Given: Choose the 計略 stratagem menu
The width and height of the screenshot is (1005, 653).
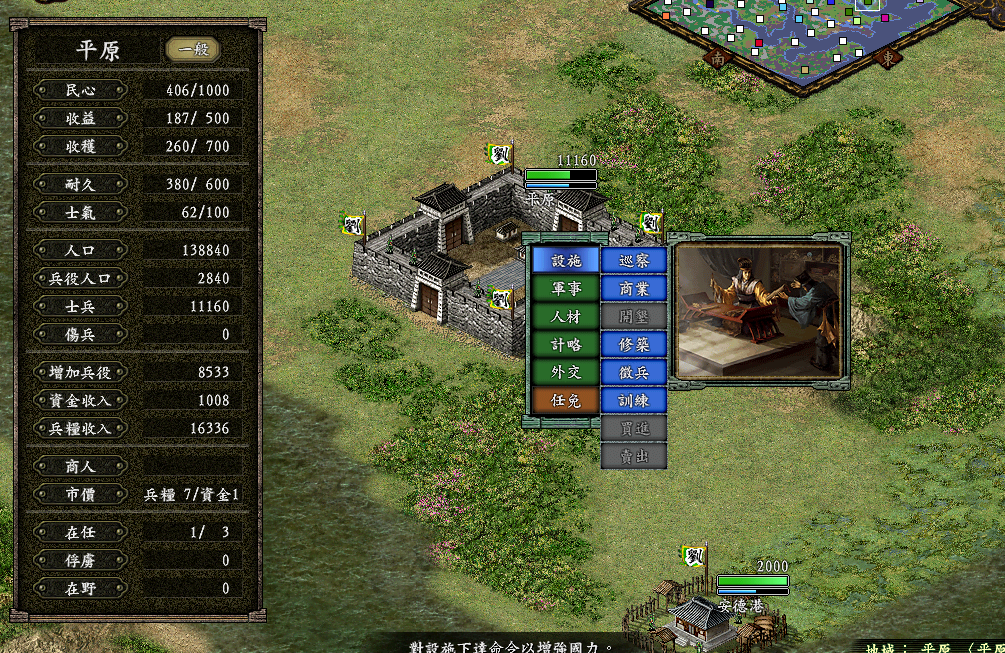Looking at the screenshot, I should click(x=565, y=344).
